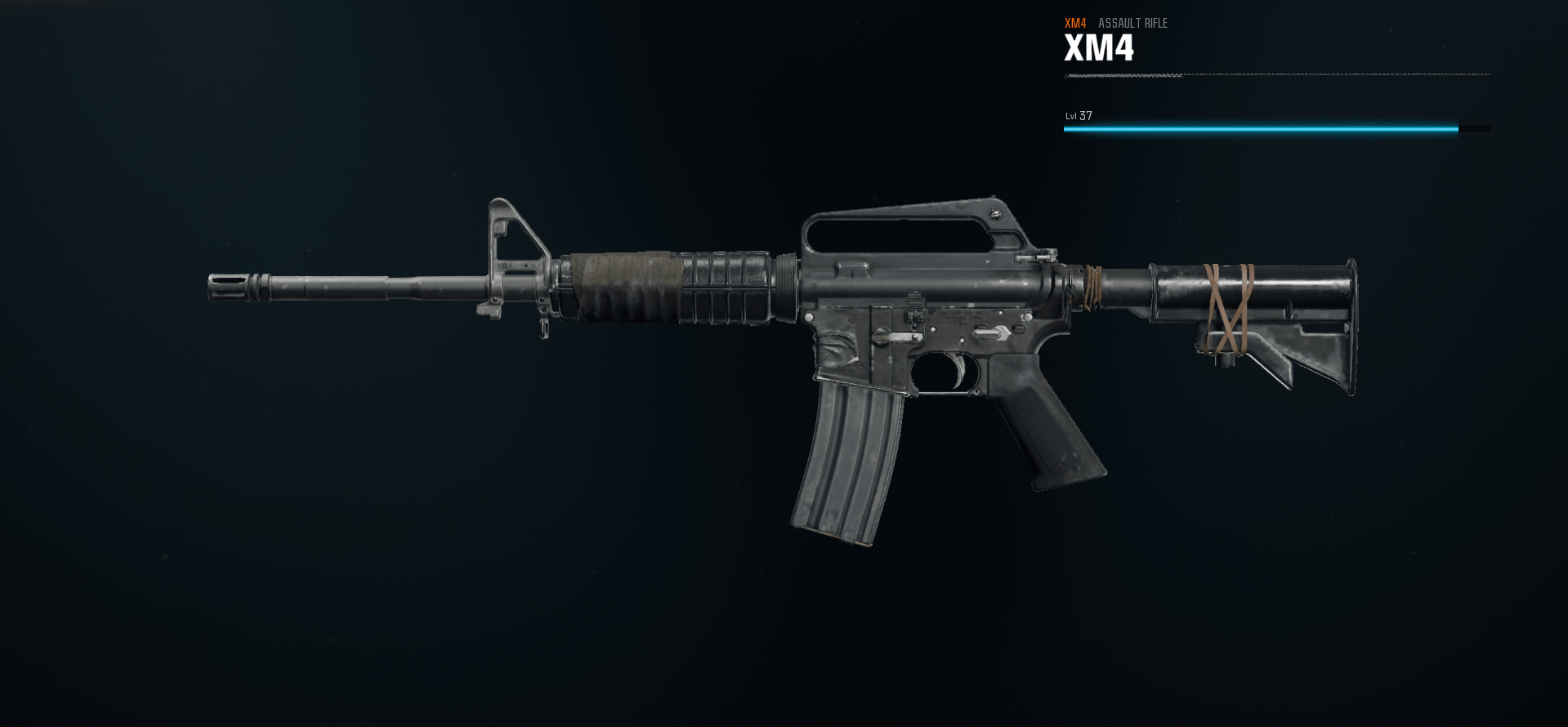Select the ASSAULT RIFLE category label

point(1133,25)
